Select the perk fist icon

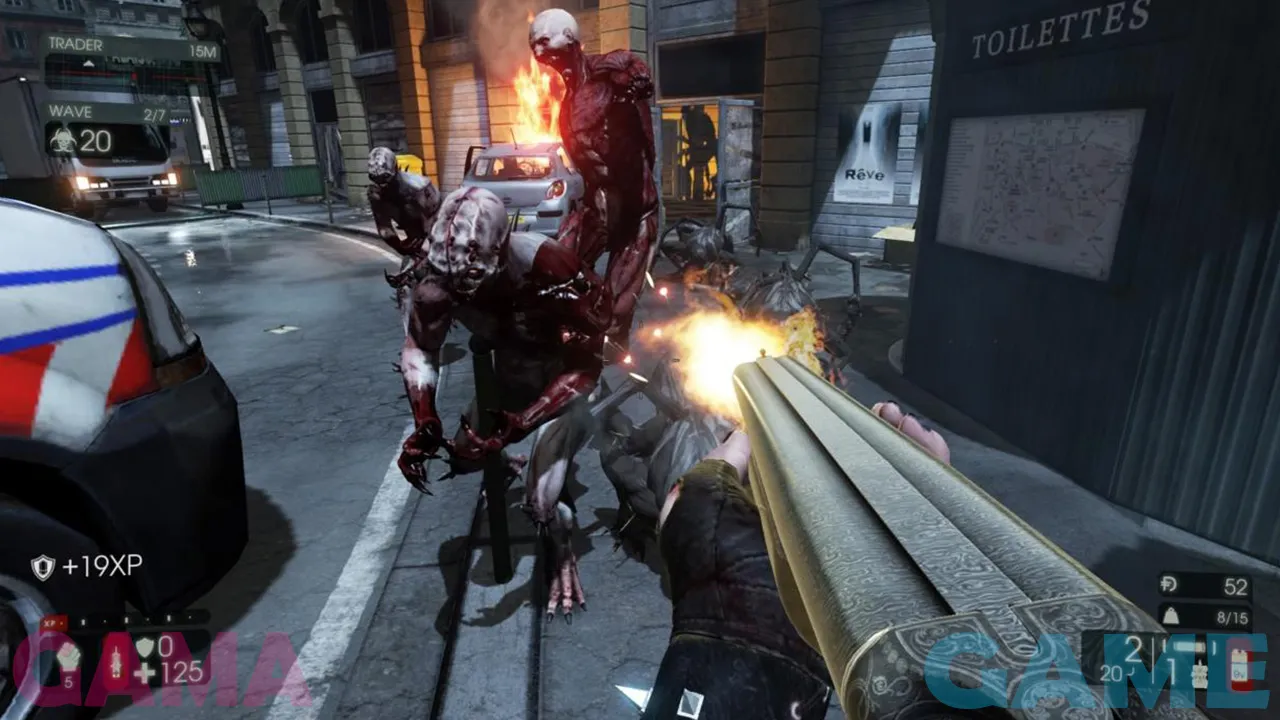click(68, 658)
